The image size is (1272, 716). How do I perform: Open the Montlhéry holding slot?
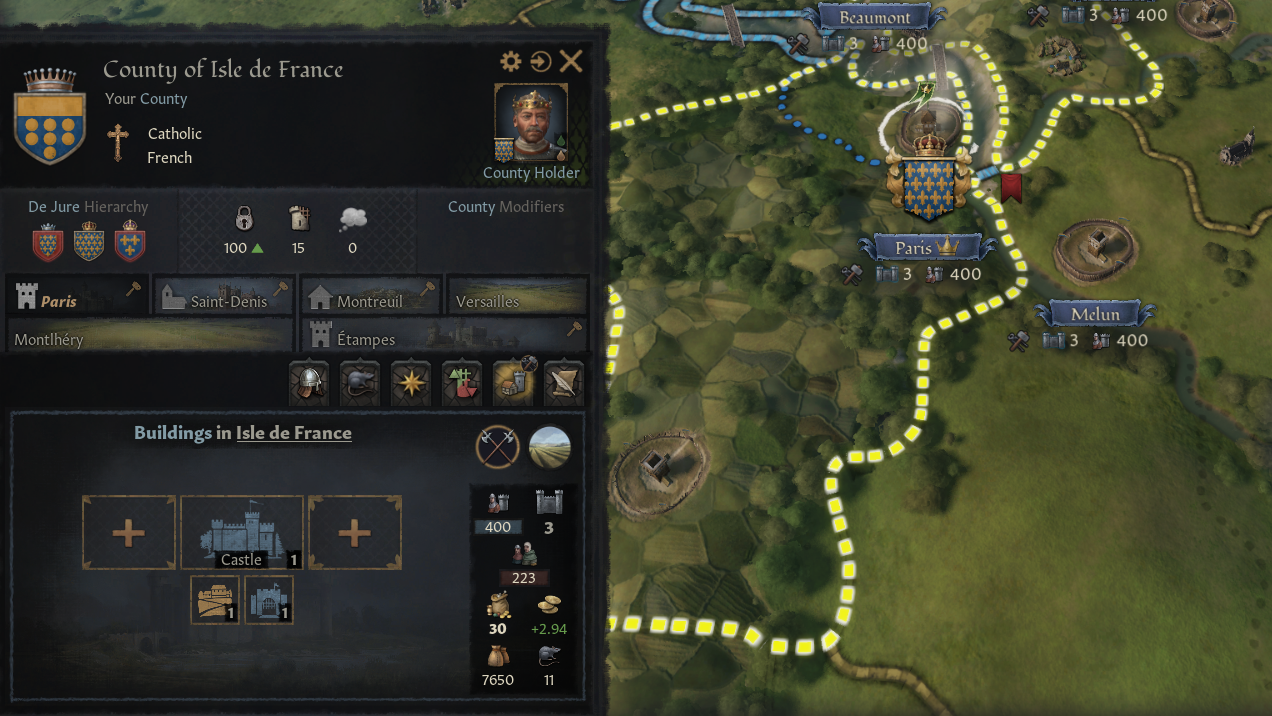(150, 336)
